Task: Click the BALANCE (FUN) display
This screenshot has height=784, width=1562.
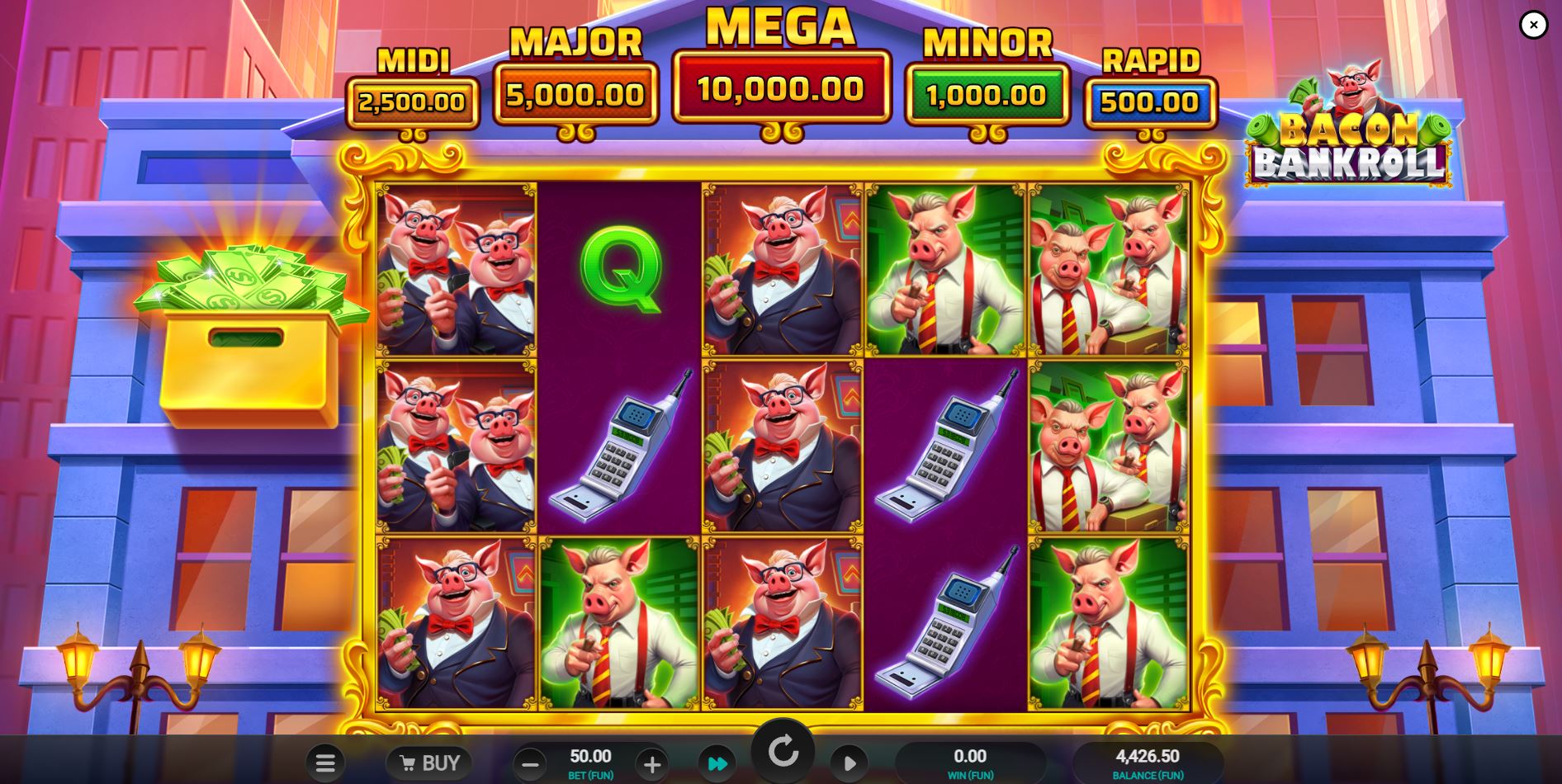Action: click(1147, 759)
